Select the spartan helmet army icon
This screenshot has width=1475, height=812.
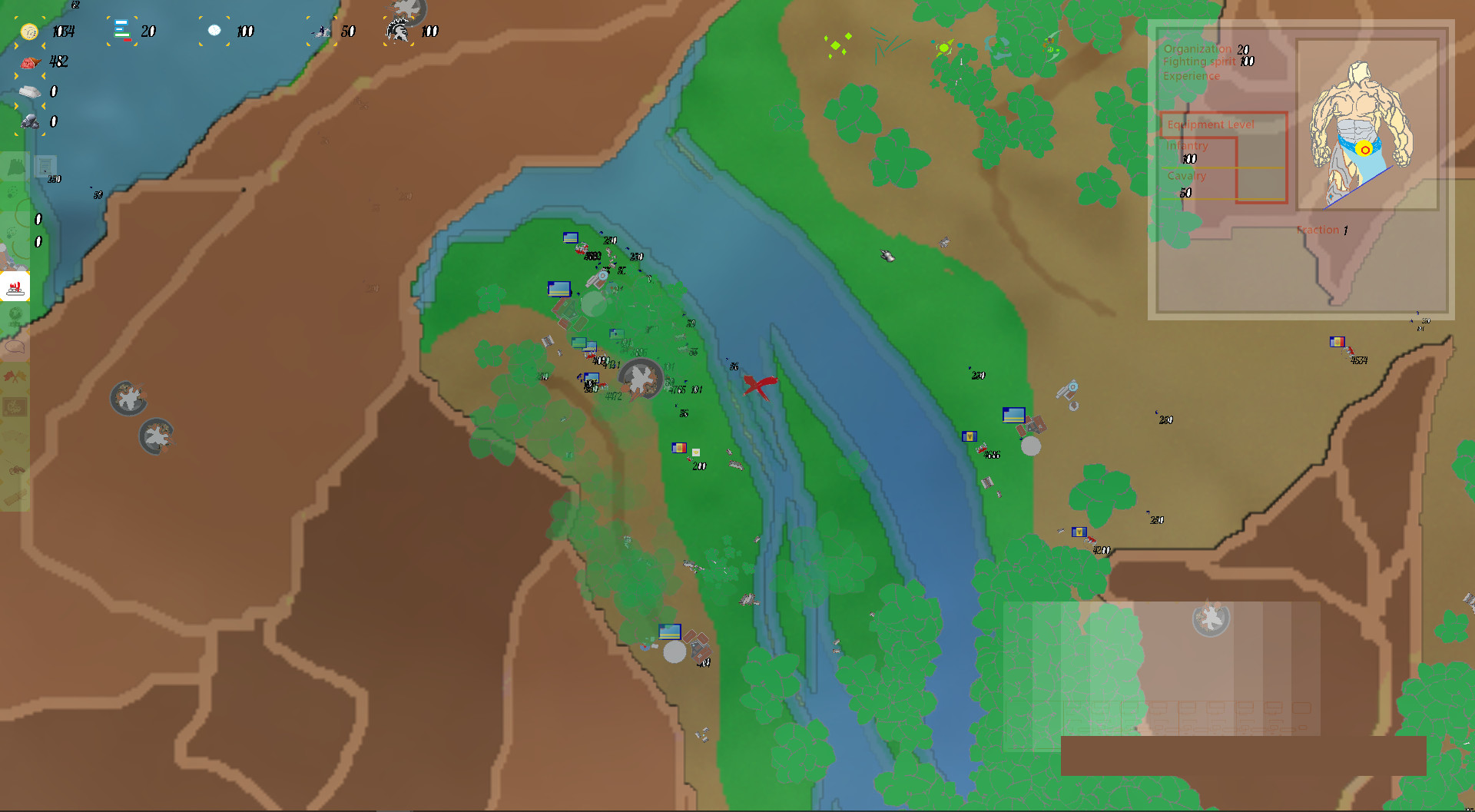[x=399, y=31]
